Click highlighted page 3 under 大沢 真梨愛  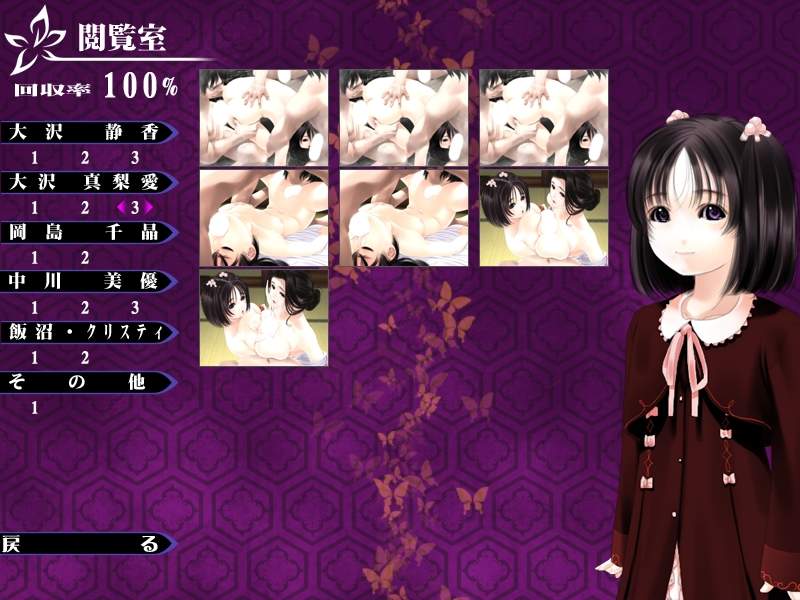135,208
